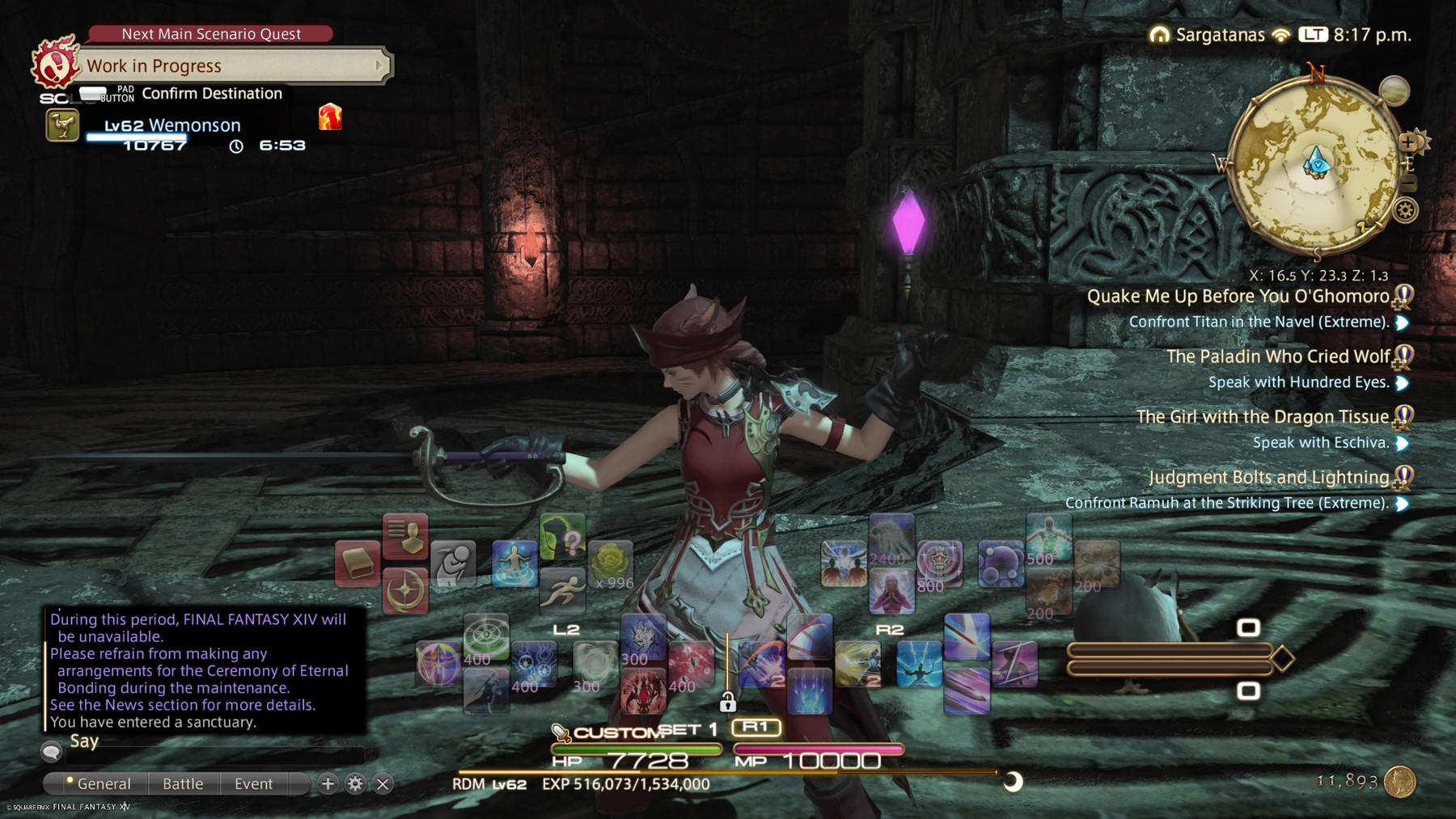Open the Work in Progress main scenario quest
1456x819 pixels.
tap(231, 65)
